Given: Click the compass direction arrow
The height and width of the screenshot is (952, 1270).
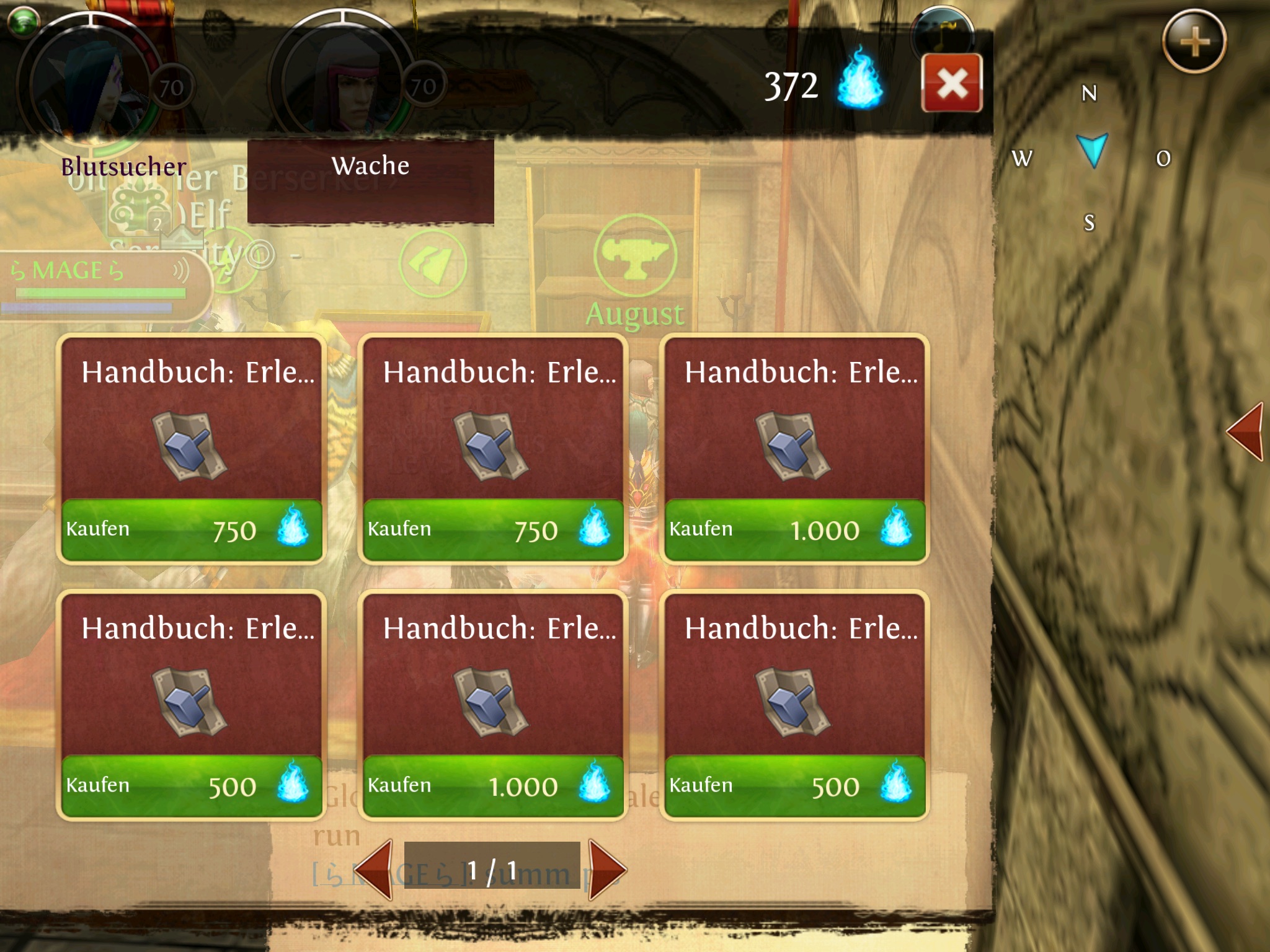Looking at the screenshot, I should pyautogui.click(x=1092, y=150).
